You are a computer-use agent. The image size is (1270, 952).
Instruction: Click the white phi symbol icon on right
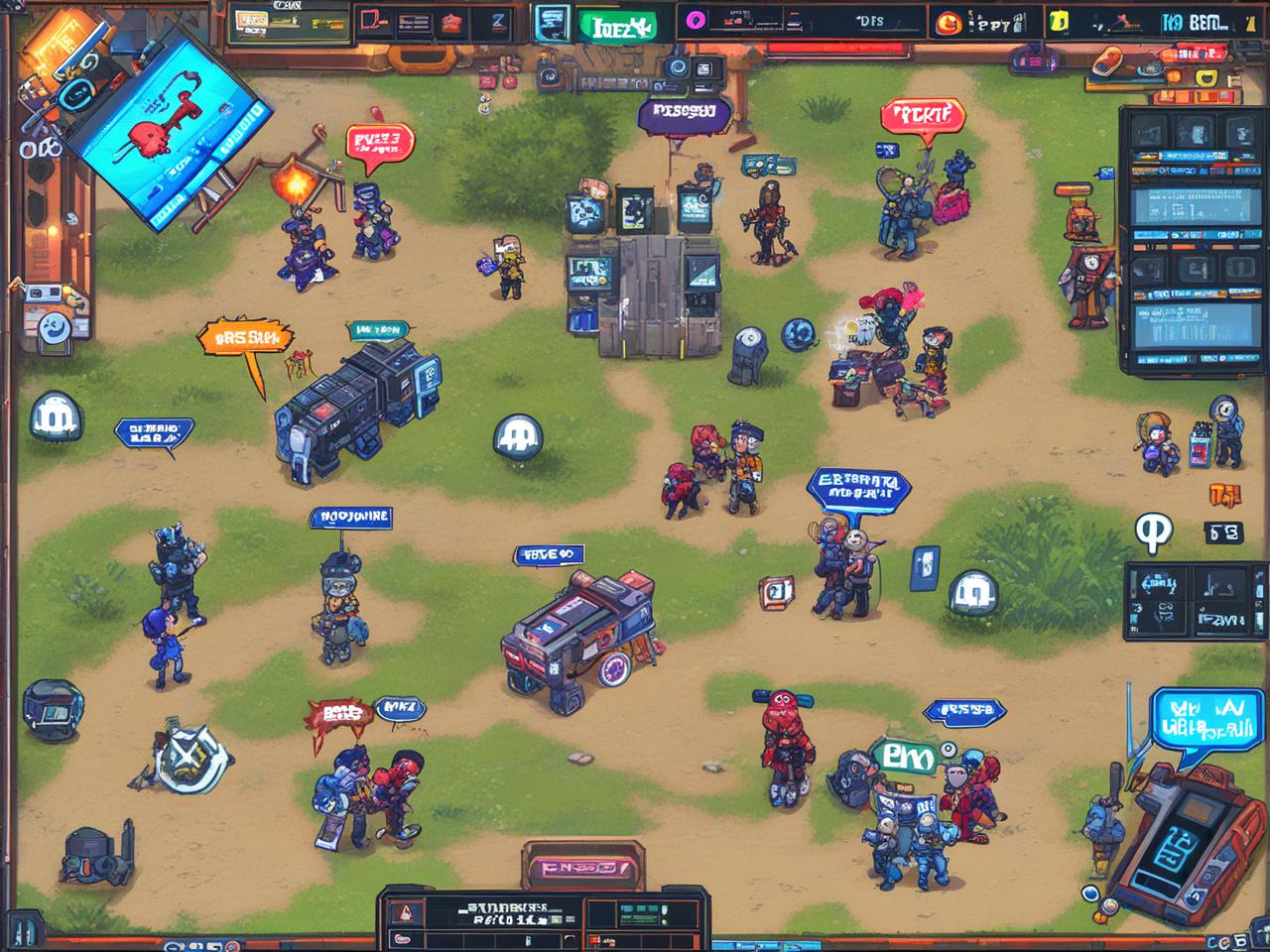(x=1153, y=532)
